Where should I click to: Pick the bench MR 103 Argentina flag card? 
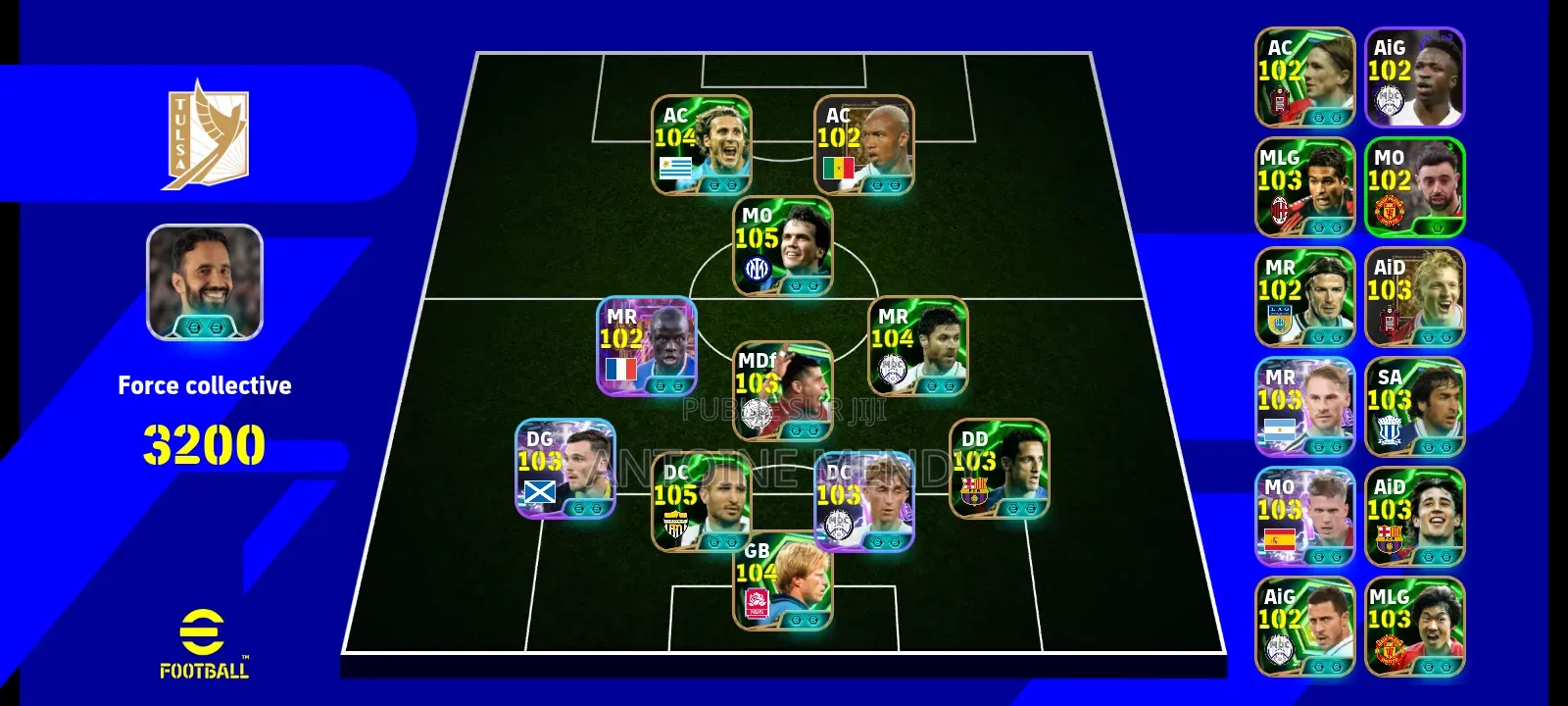(x=1305, y=407)
